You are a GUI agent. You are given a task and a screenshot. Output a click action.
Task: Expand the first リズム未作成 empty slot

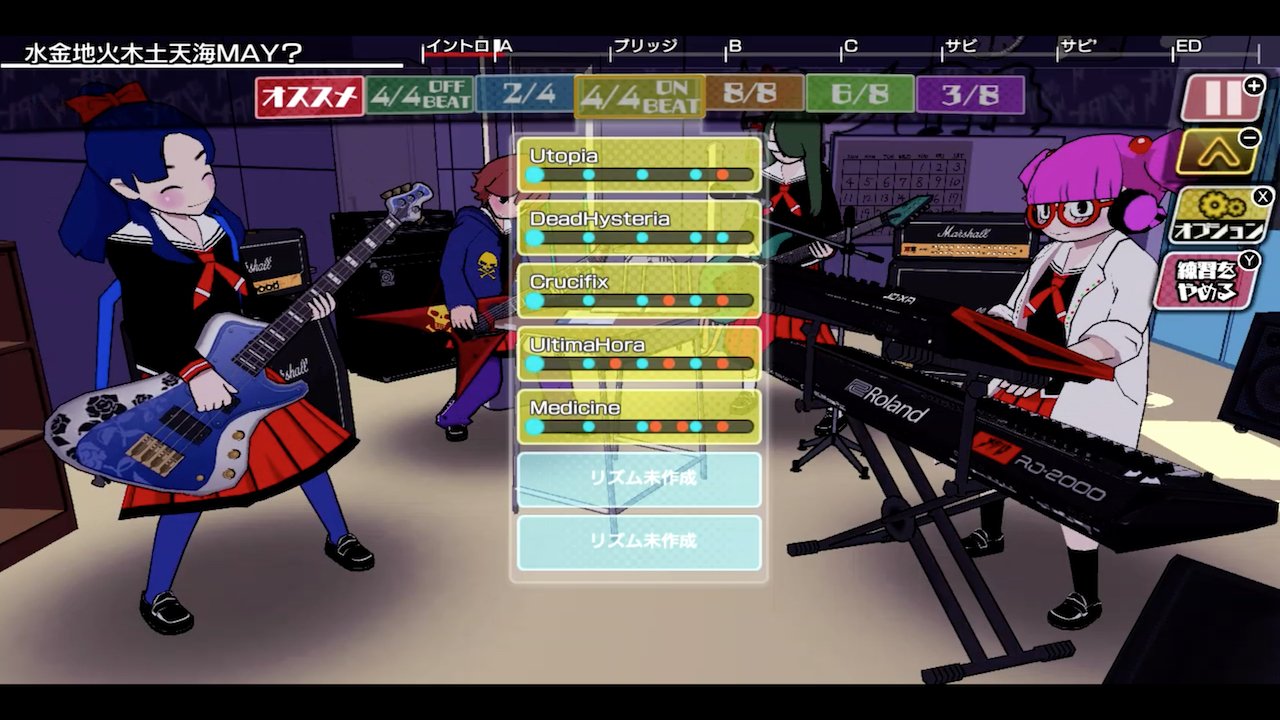[x=638, y=478]
